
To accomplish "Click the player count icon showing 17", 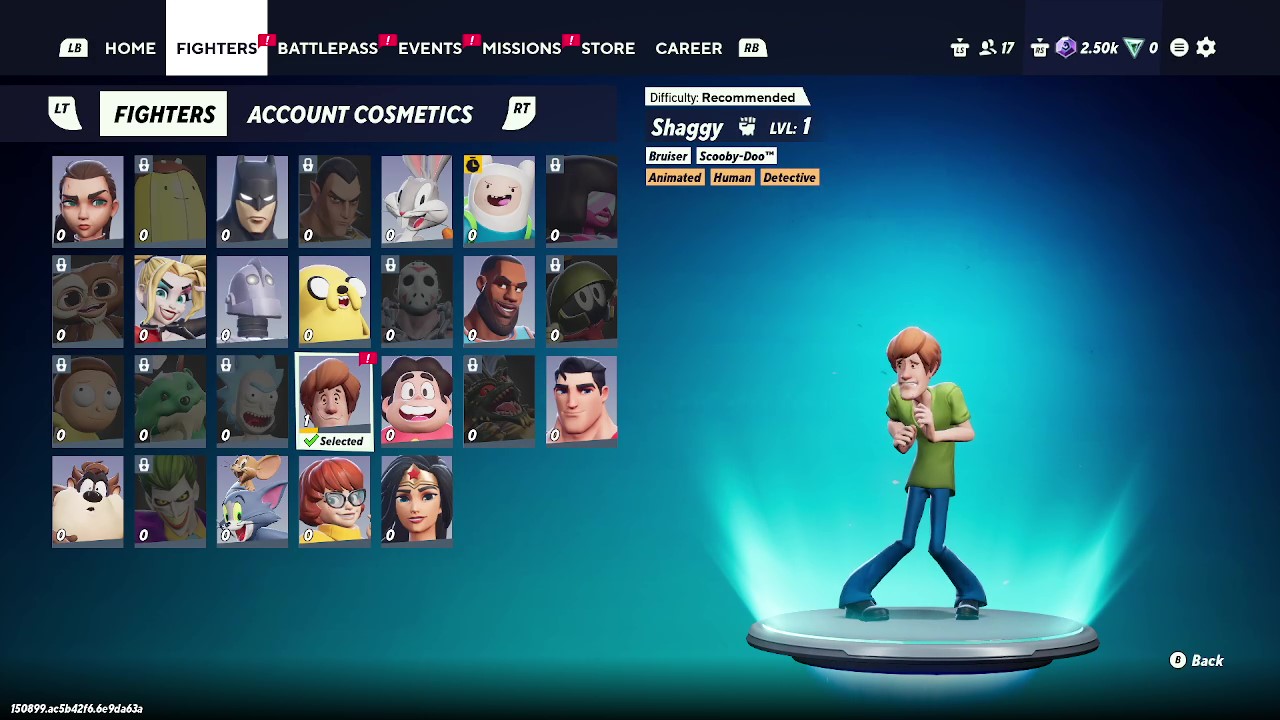I will click(988, 47).
